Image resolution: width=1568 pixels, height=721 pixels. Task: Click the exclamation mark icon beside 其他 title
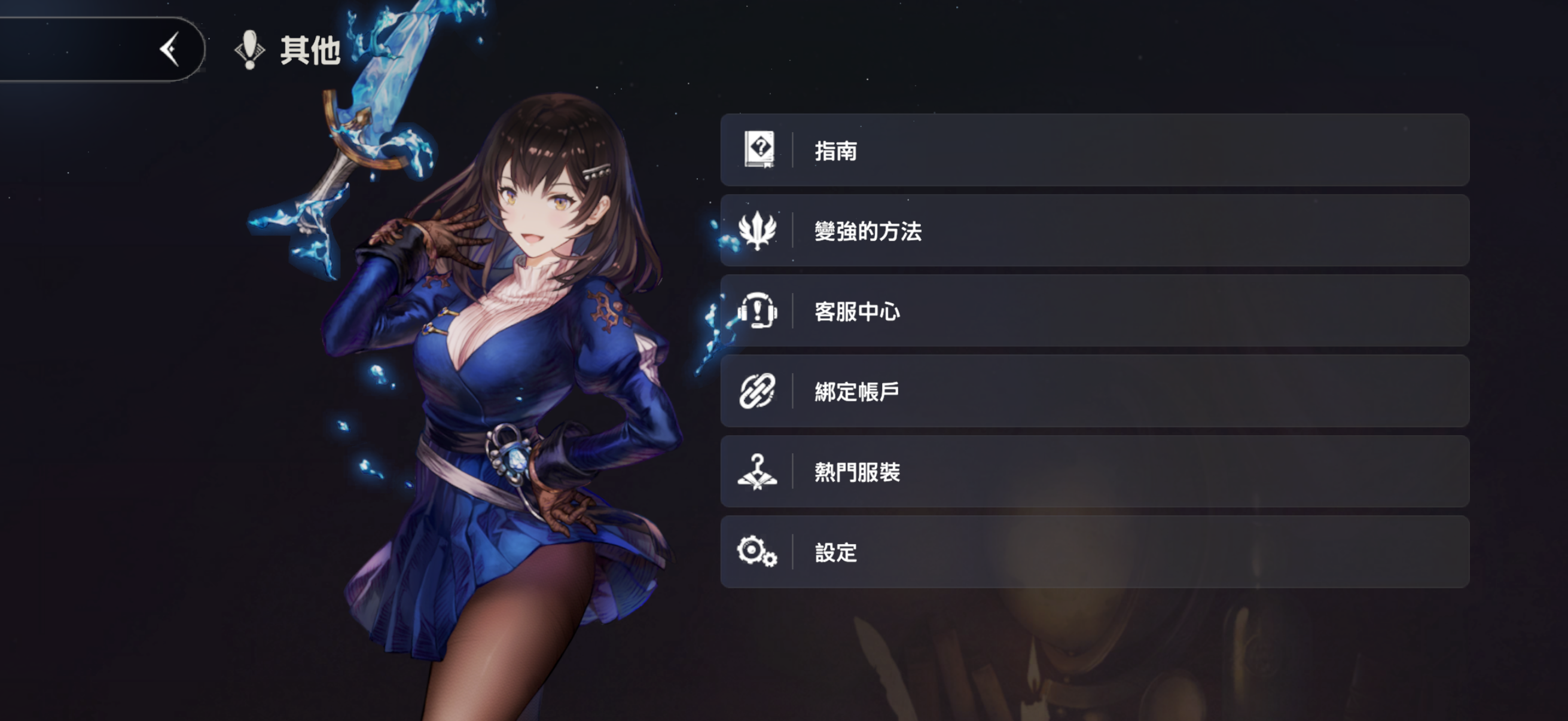248,50
